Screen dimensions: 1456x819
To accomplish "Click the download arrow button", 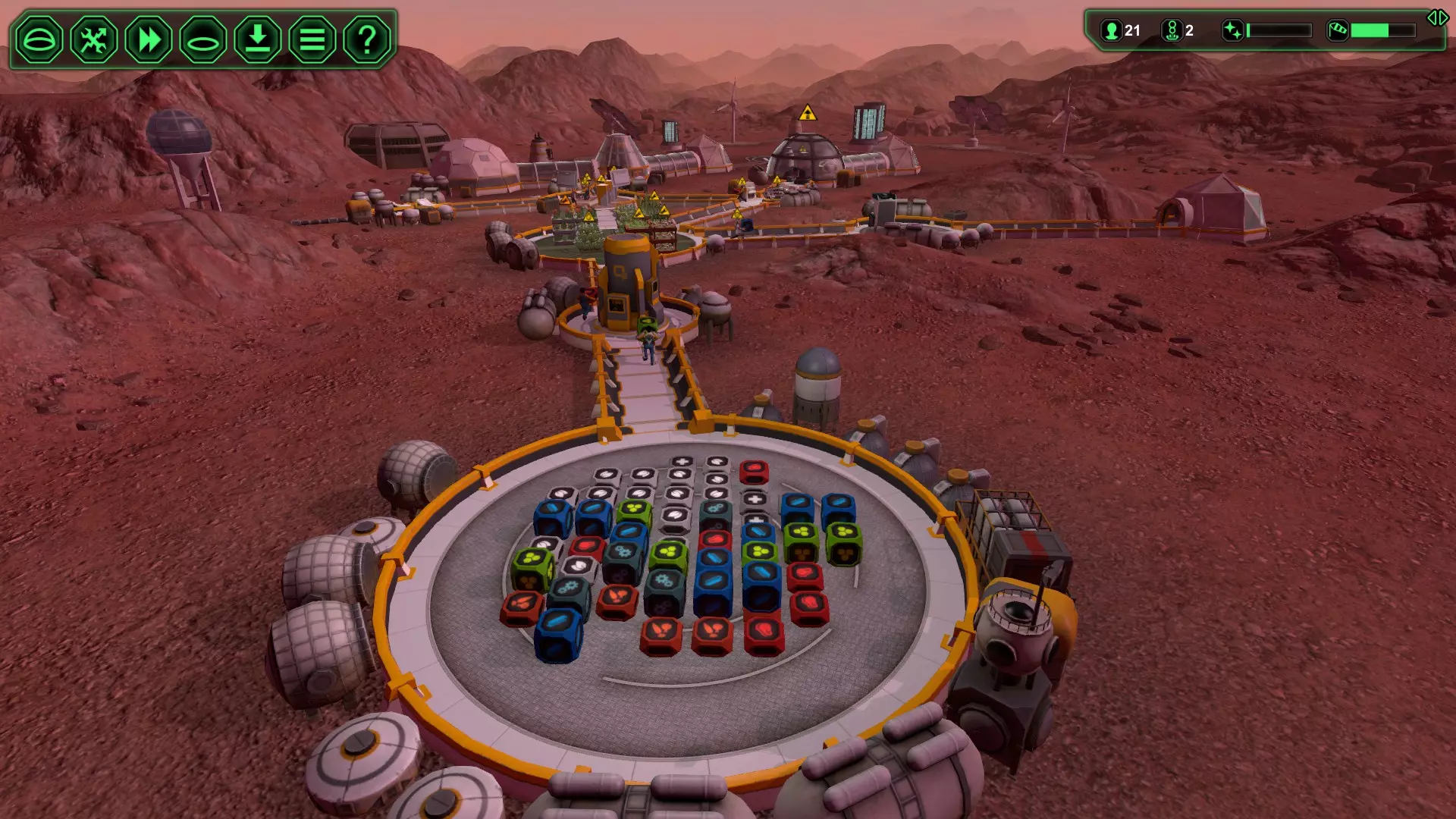I will [258, 39].
